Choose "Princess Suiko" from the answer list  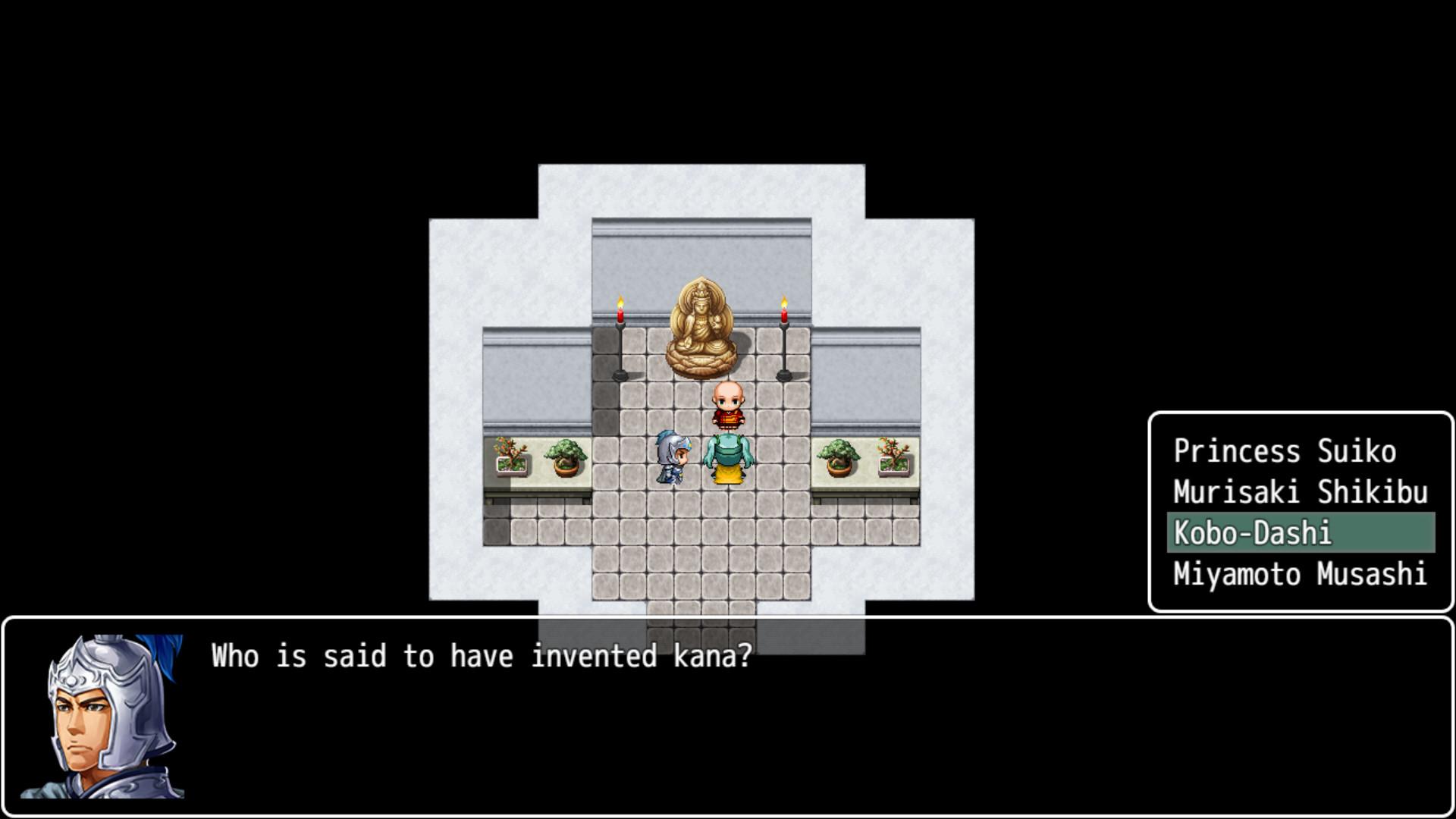1285,451
